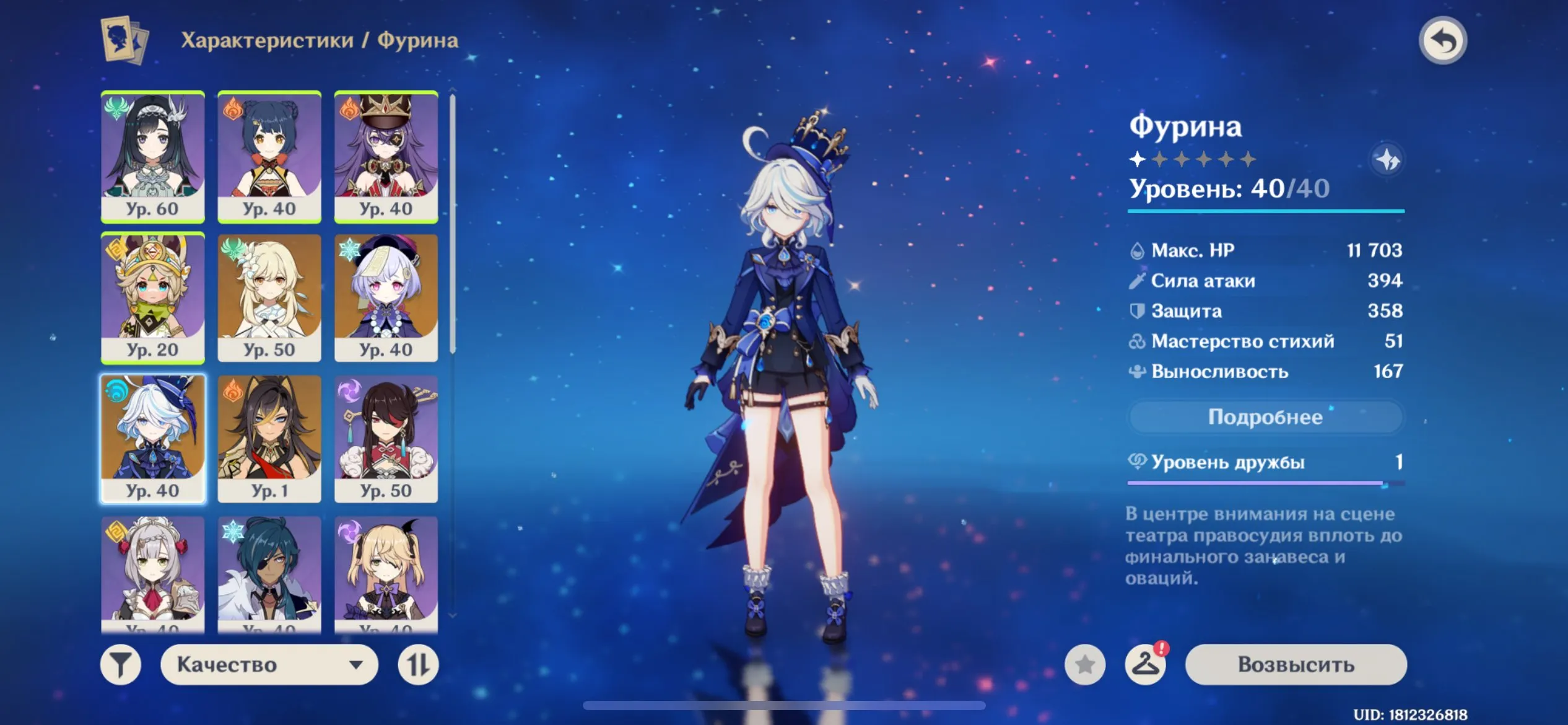1568x725 pixels.
Task: Select the Traveler's Ур. 50 portrait
Action: 269,297
